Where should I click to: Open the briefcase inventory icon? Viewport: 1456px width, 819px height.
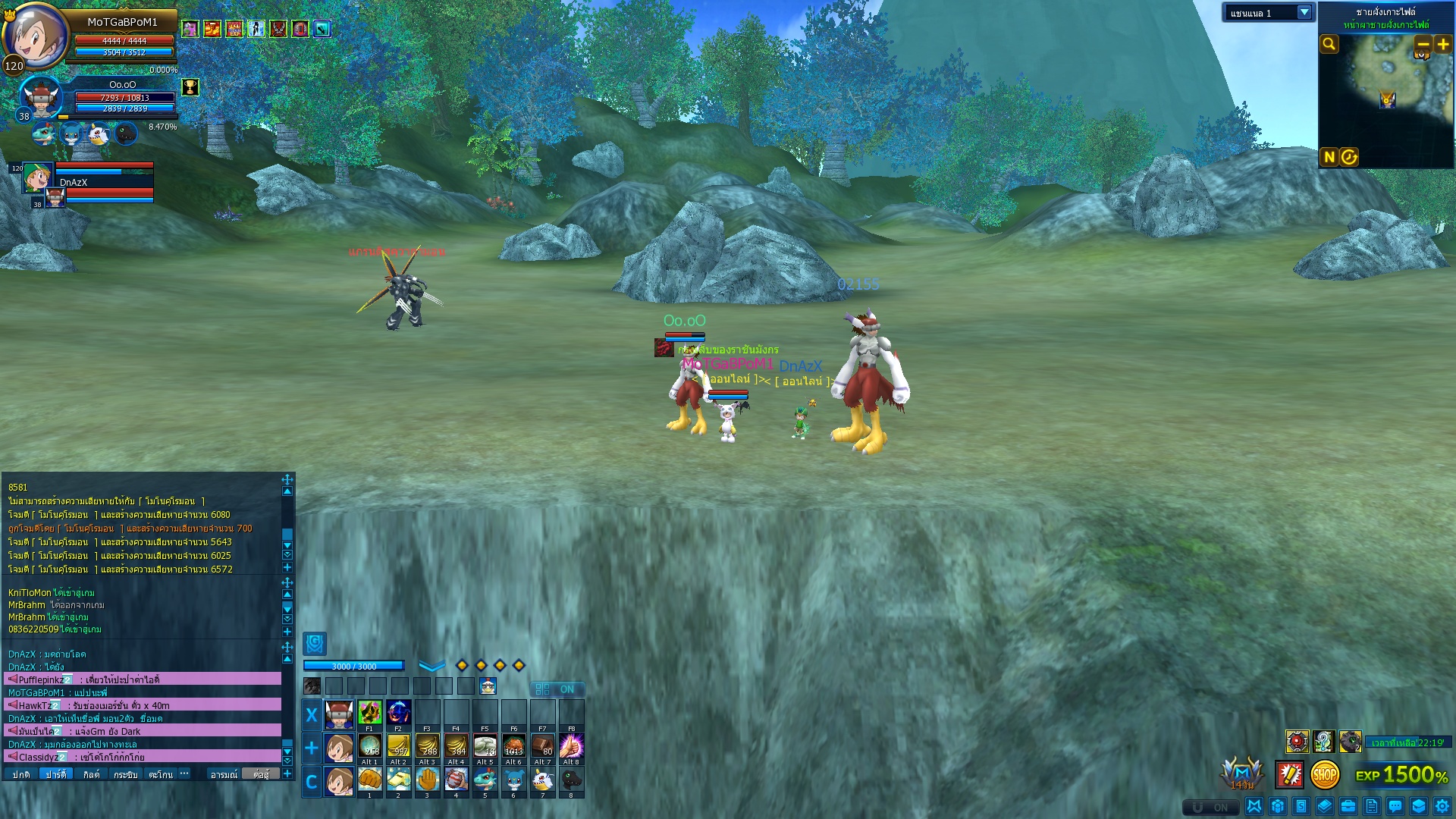coord(1348,806)
